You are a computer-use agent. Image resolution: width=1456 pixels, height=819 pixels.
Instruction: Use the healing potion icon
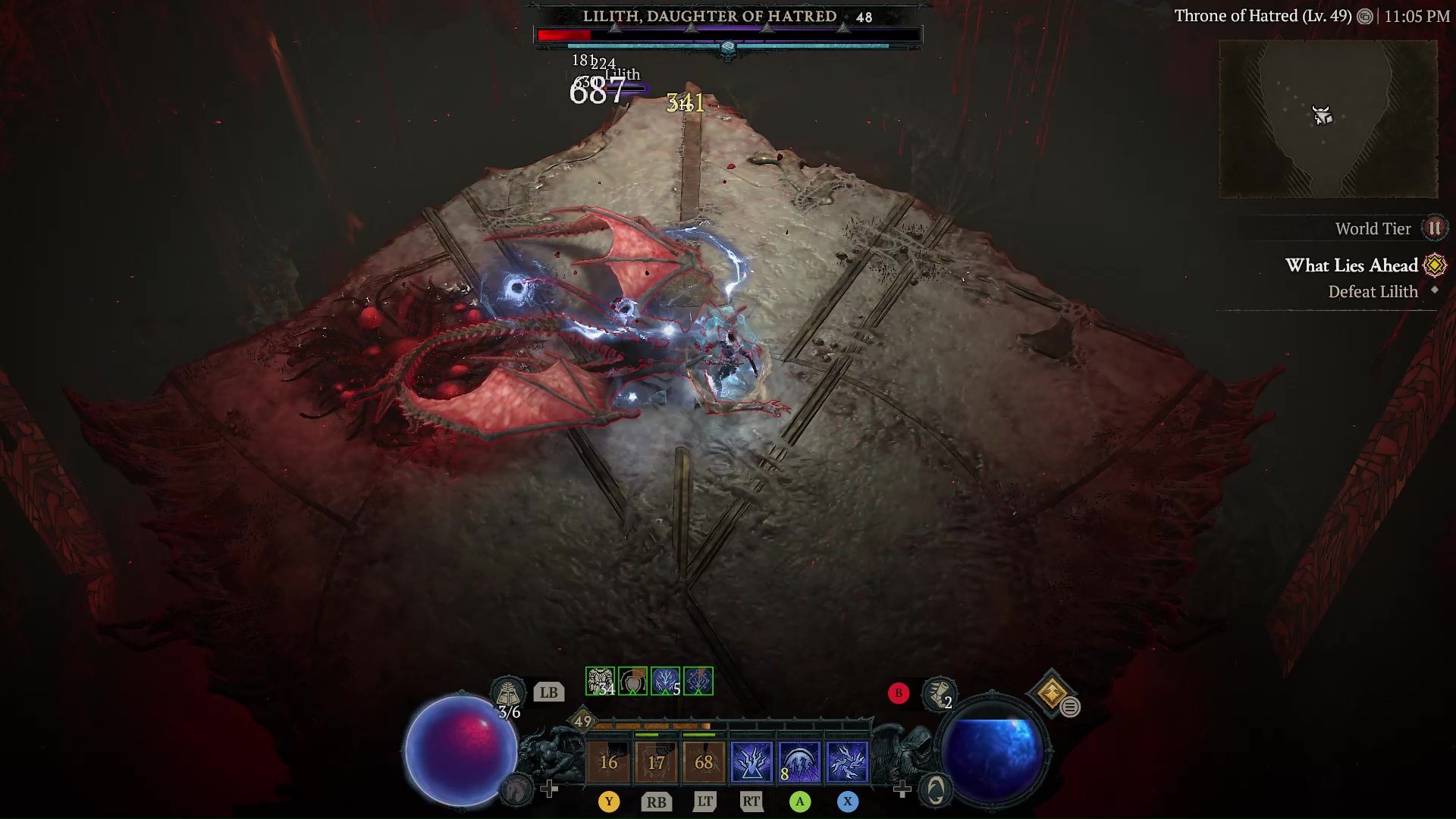[x=507, y=692]
